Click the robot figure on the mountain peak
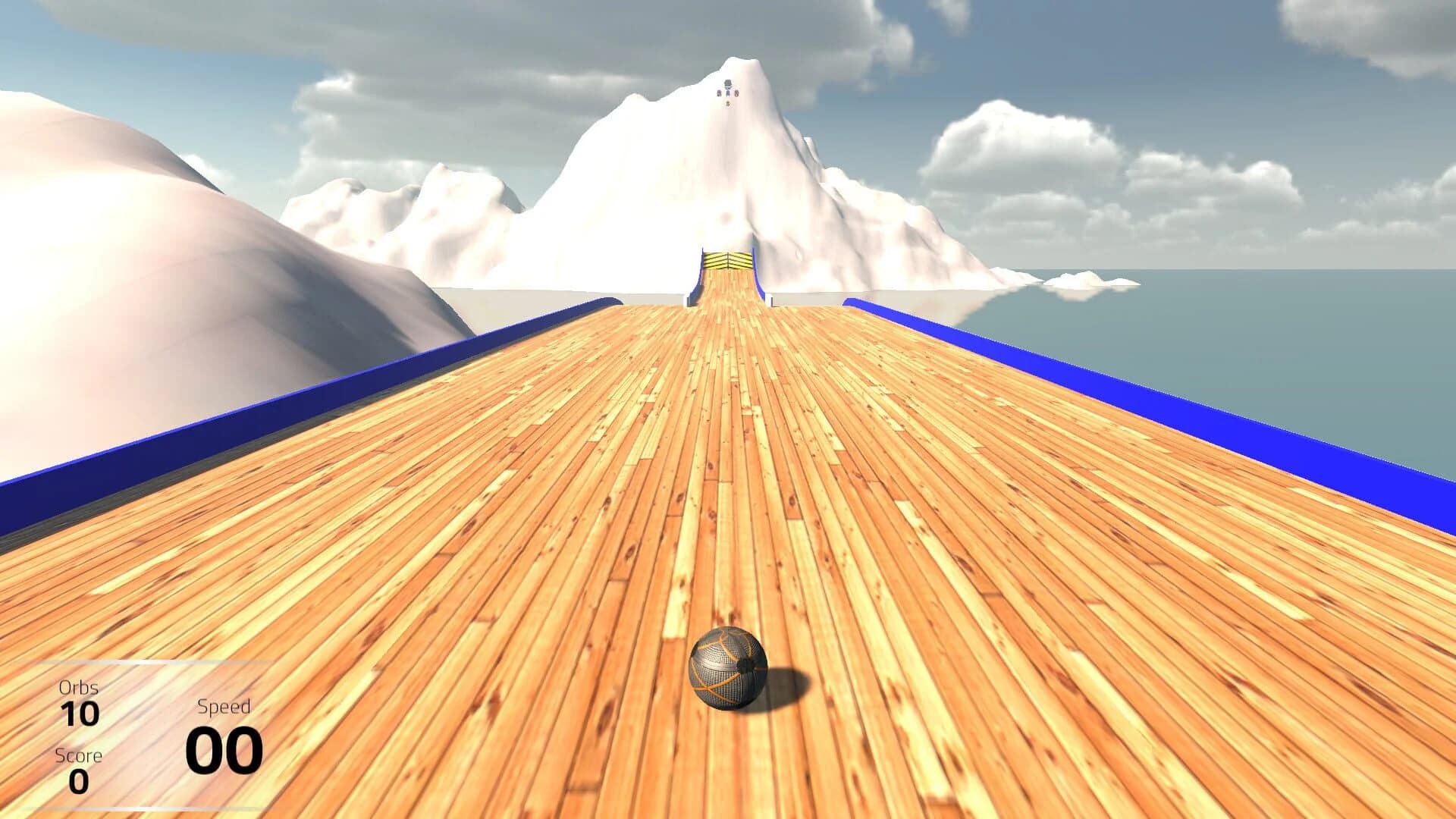The width and height of the screenshot is (1456, 819). [728, 85]
